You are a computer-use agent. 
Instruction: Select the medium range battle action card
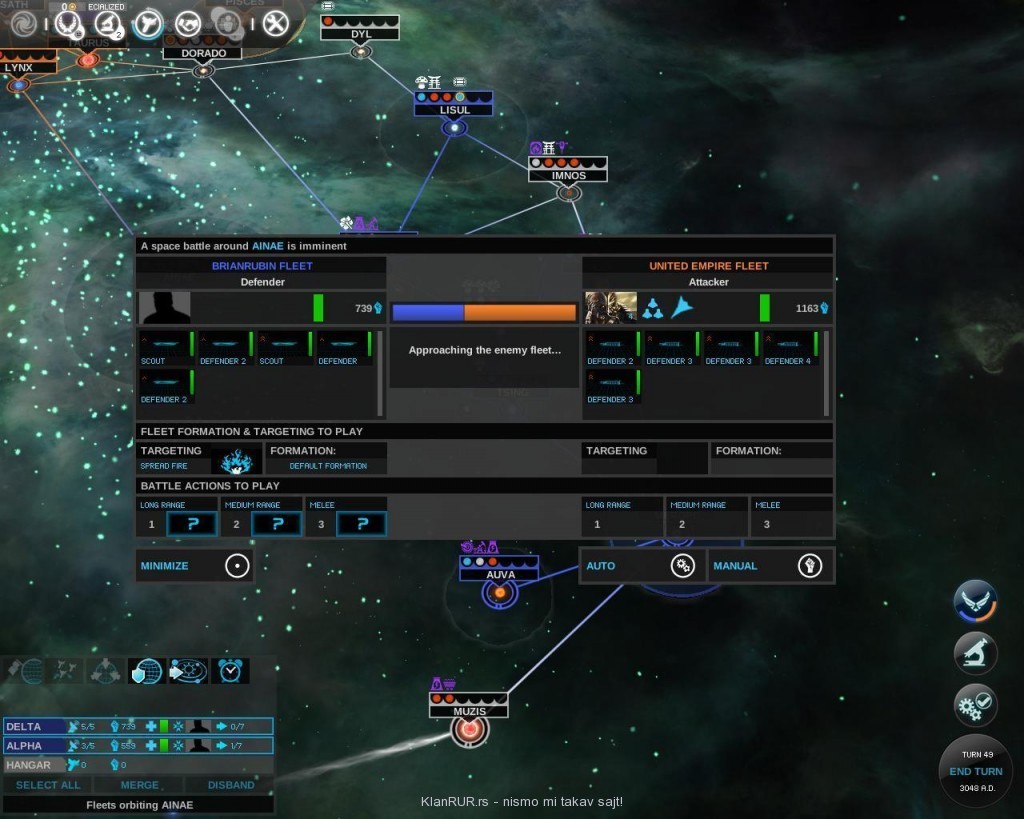click(x=276, y=524)
